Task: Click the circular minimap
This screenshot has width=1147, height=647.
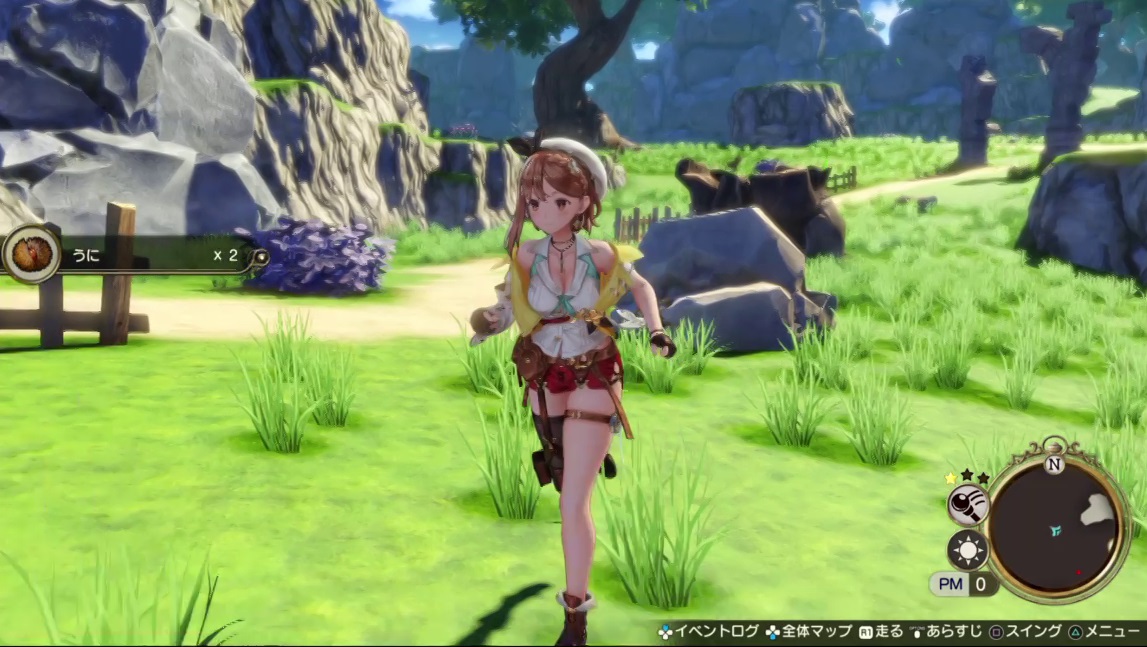Action: [x=1056, y=527]
